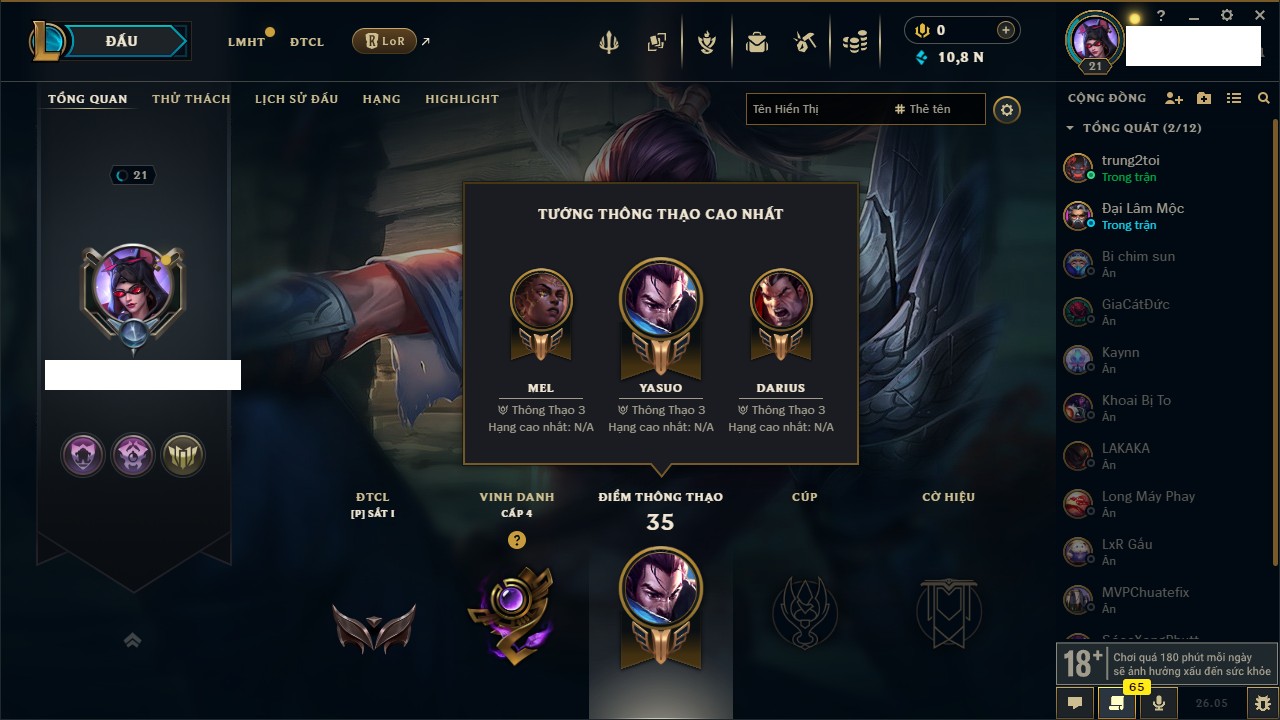The width and height of the screenshot is (1280, 720).
Task: Open profile settings gear next to search
Action: click(x=1007, y=110)
